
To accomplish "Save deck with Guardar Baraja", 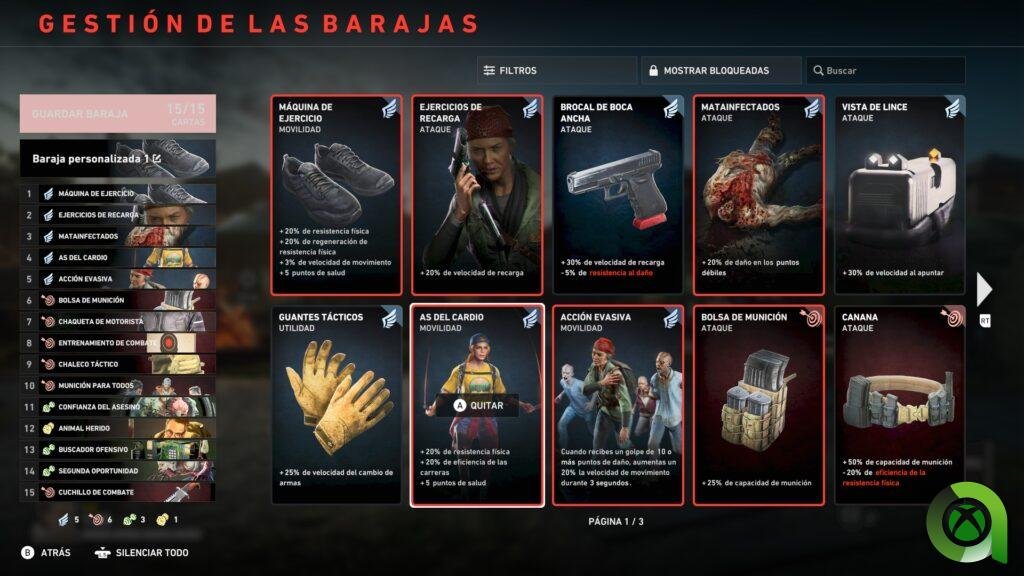I will pos(117,114).
